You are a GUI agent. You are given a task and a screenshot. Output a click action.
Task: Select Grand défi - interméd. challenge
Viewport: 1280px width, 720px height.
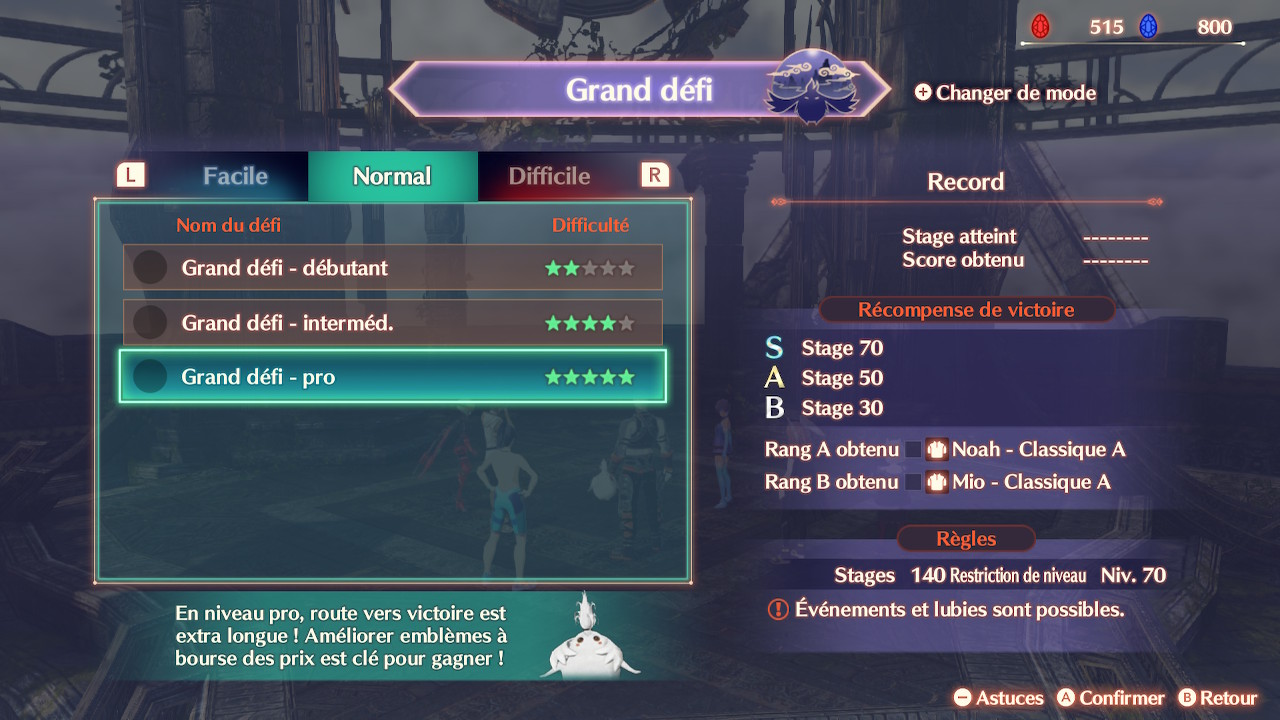pos(392,323)
